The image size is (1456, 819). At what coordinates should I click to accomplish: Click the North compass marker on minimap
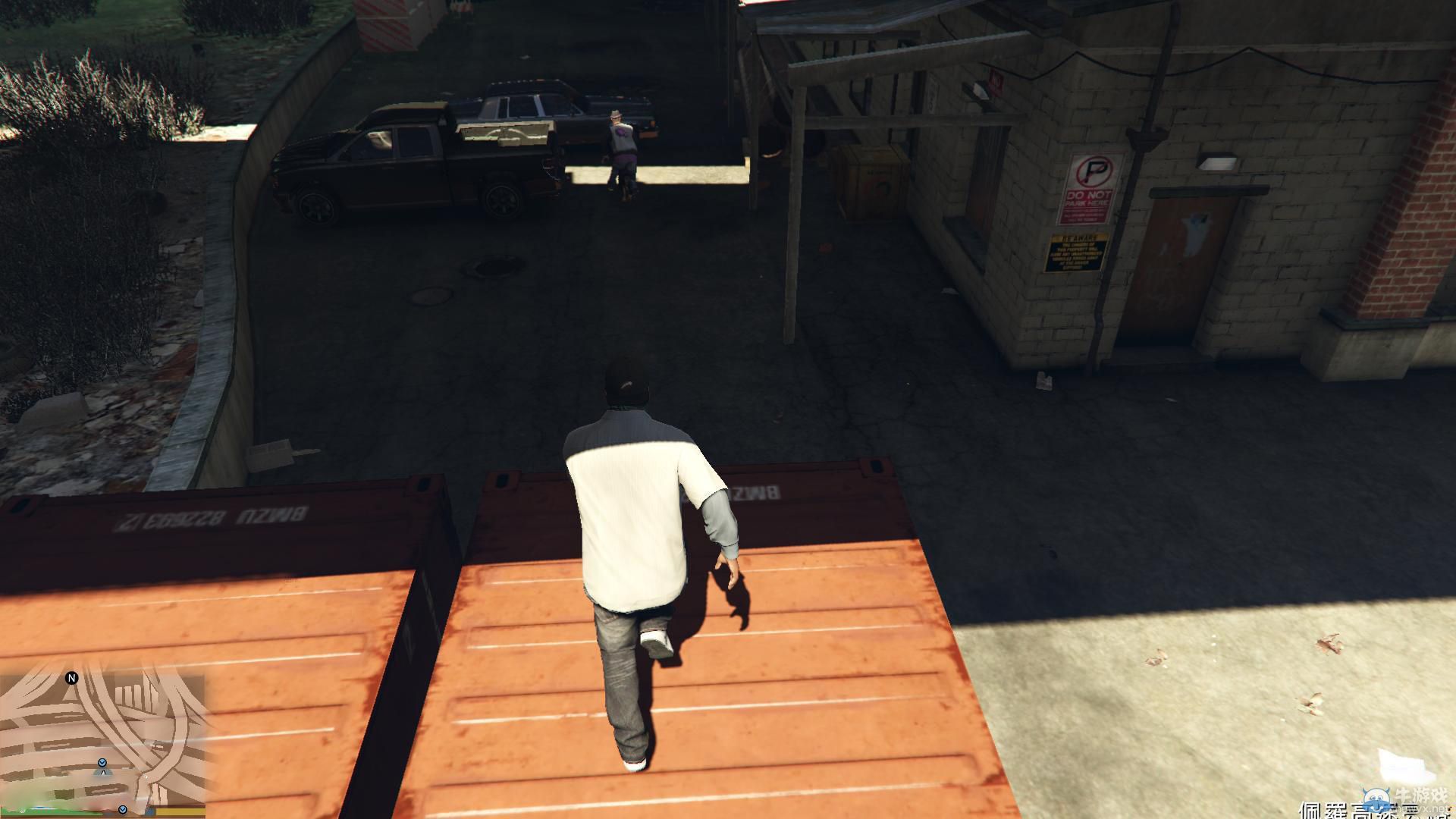click(72, 677)
